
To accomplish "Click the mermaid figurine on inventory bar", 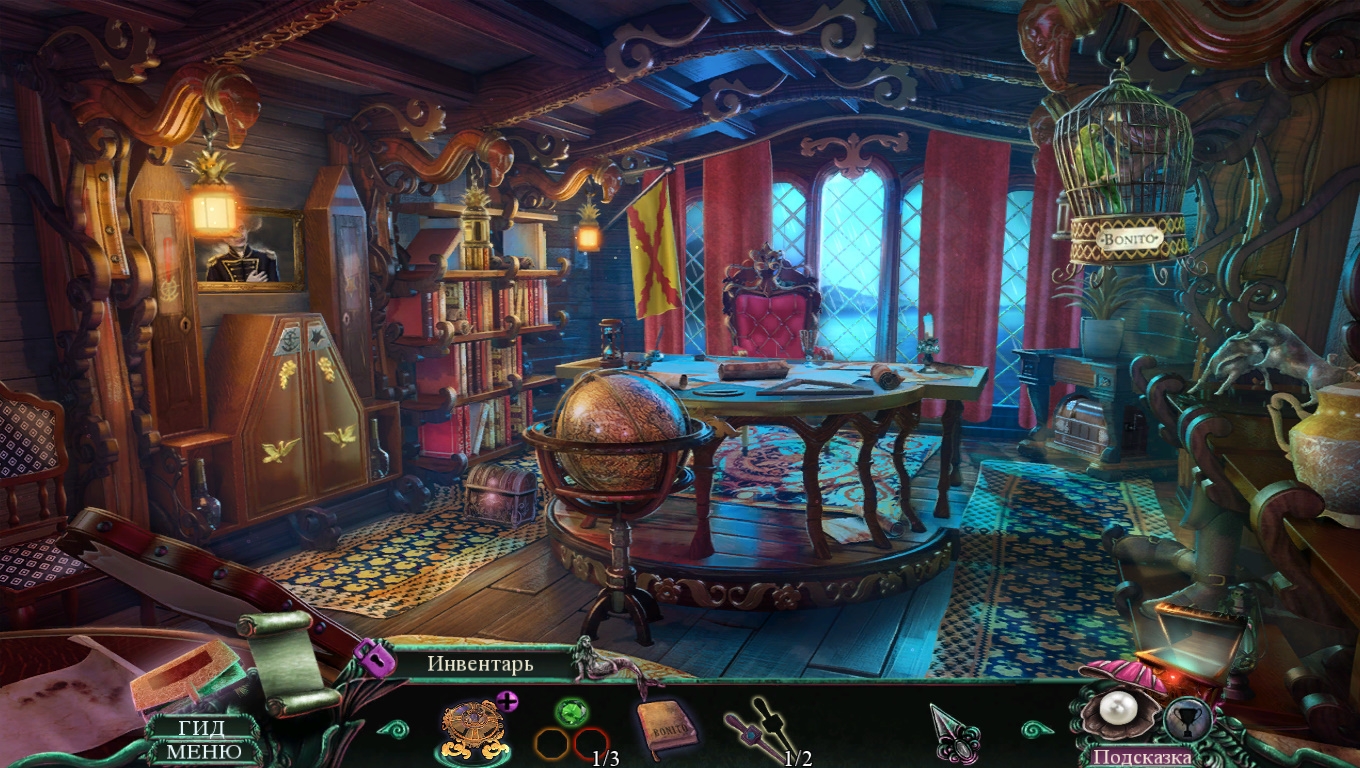I will point(592,658).
